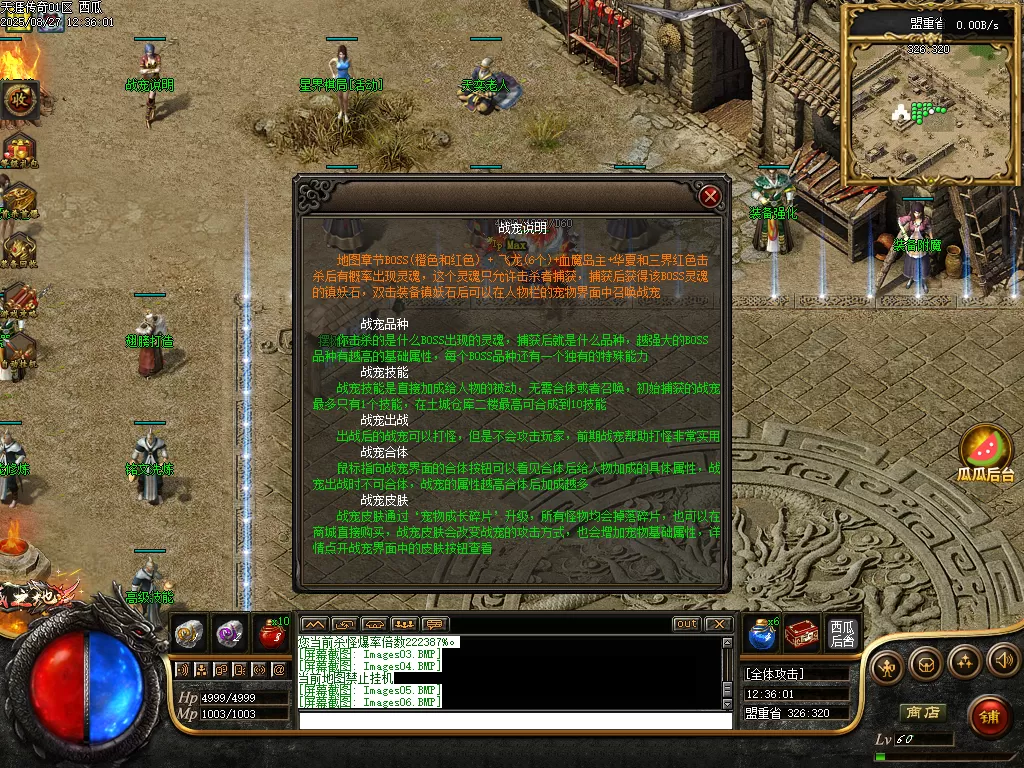
Task: Close the chat panel with X button
Action: click(x=718, y=624)
